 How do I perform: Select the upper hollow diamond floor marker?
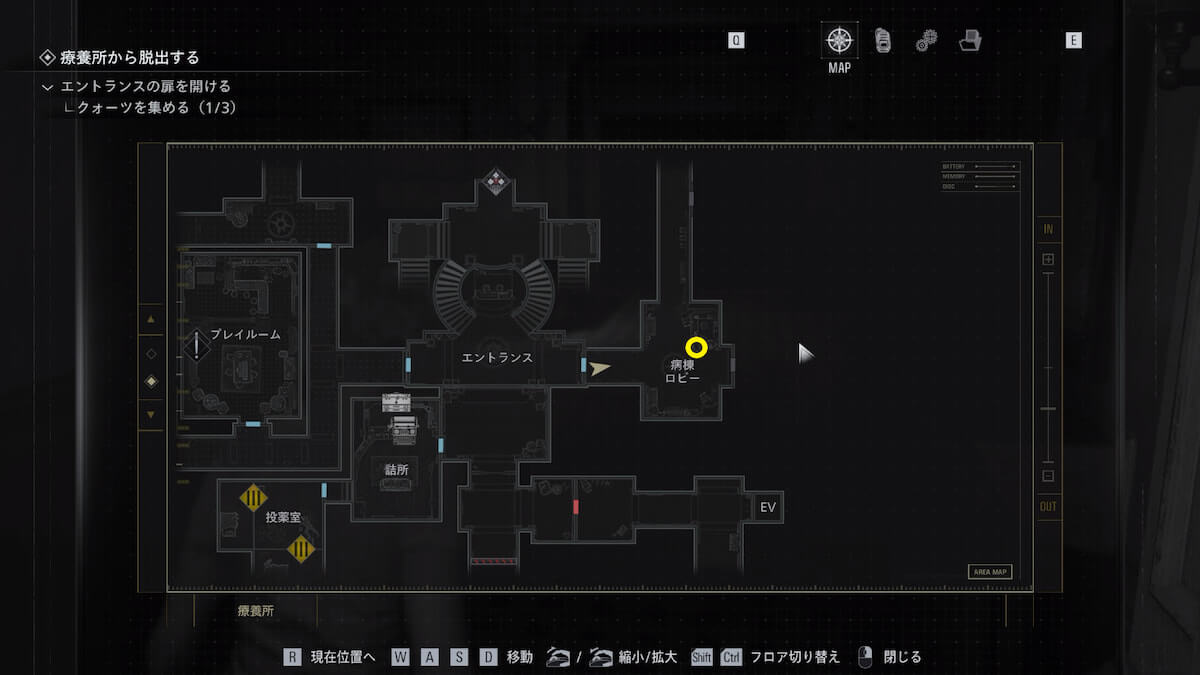tap(151, 353)
